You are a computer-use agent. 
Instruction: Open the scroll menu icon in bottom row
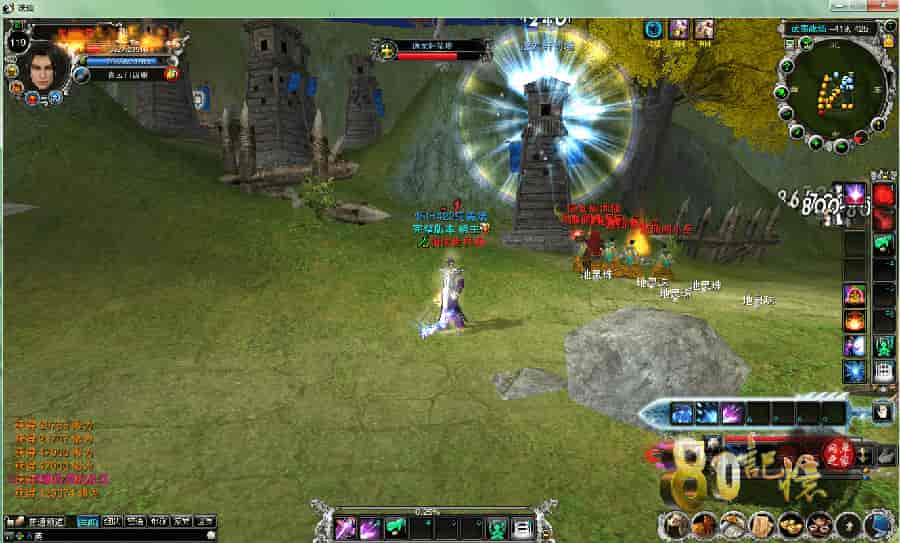(761, 524)
